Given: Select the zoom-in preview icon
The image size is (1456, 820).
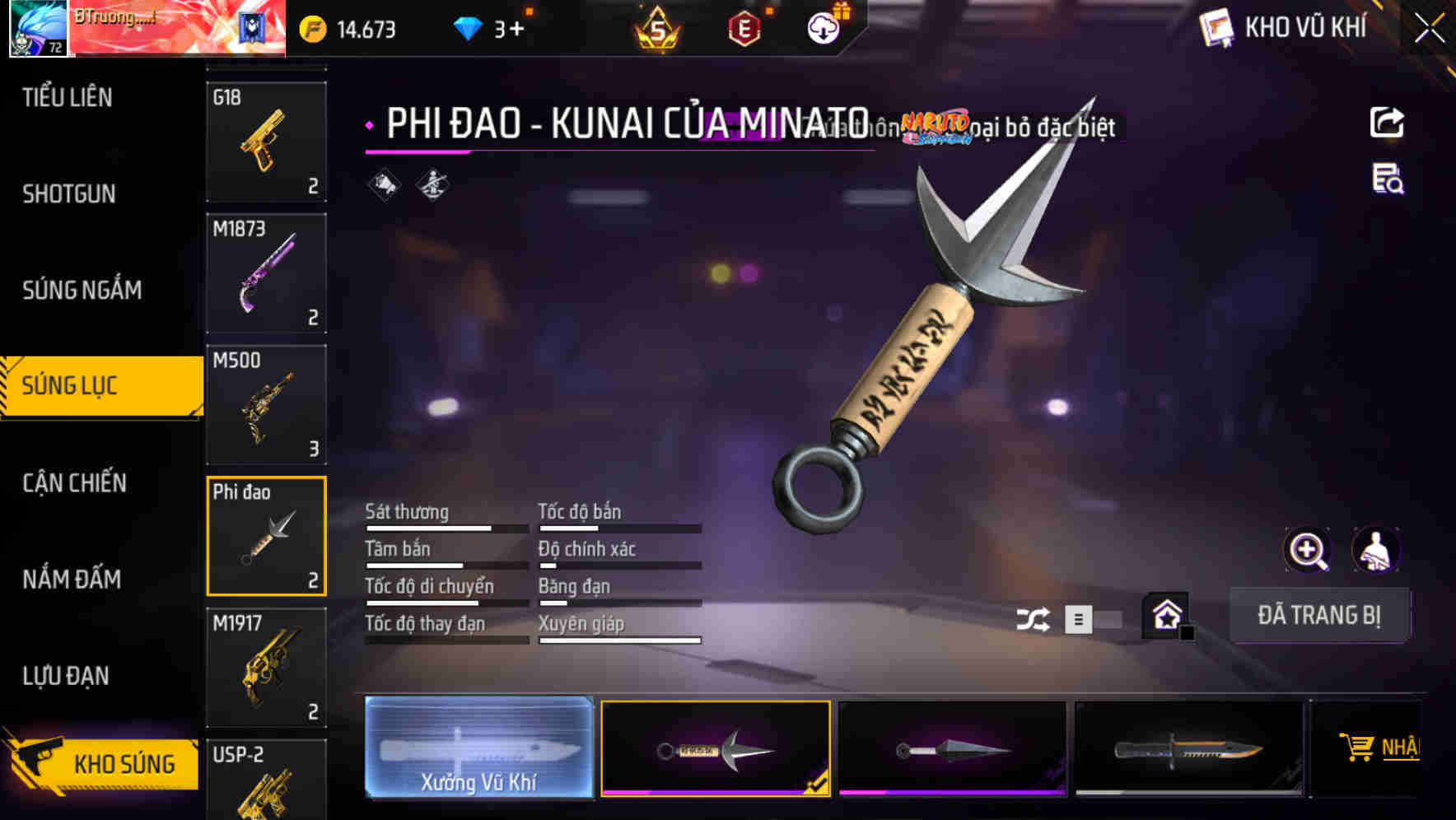Looking at the screenshot, I should (1307, 550).
